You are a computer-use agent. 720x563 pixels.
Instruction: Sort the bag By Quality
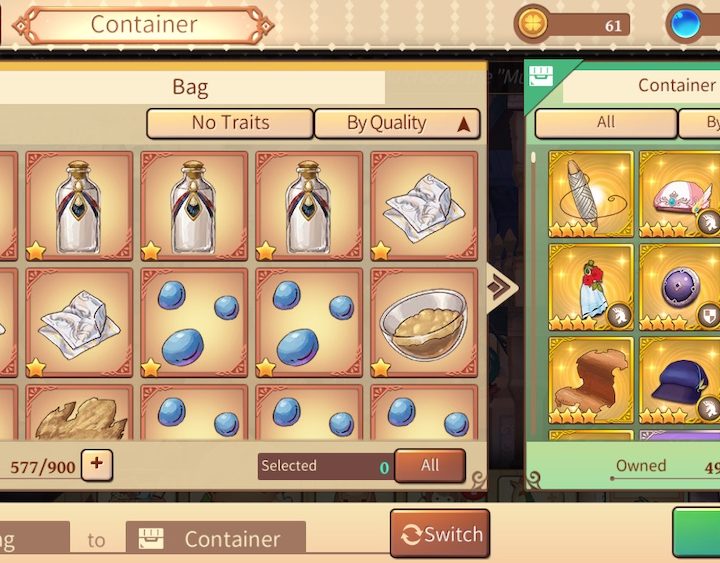397,123
